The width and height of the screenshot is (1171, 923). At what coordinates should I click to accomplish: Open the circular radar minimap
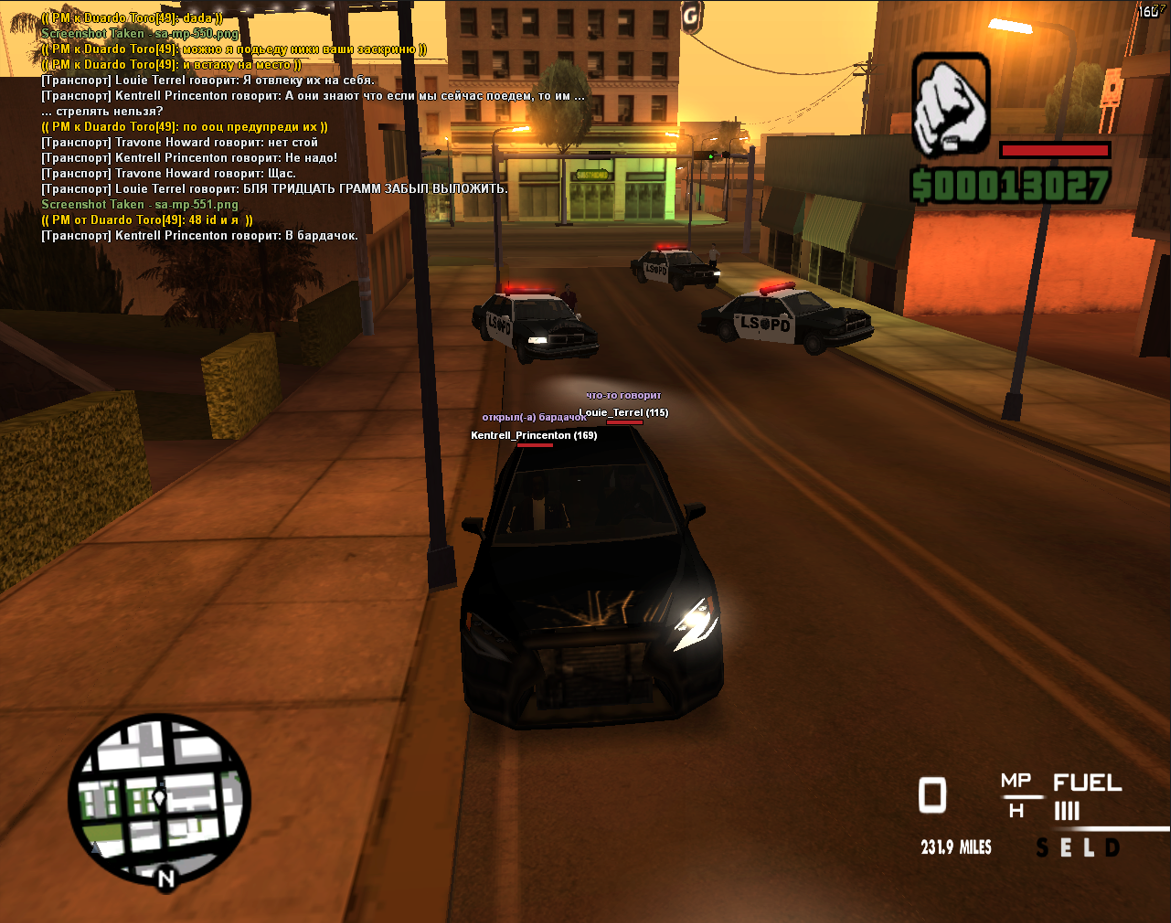pos(159,798)
